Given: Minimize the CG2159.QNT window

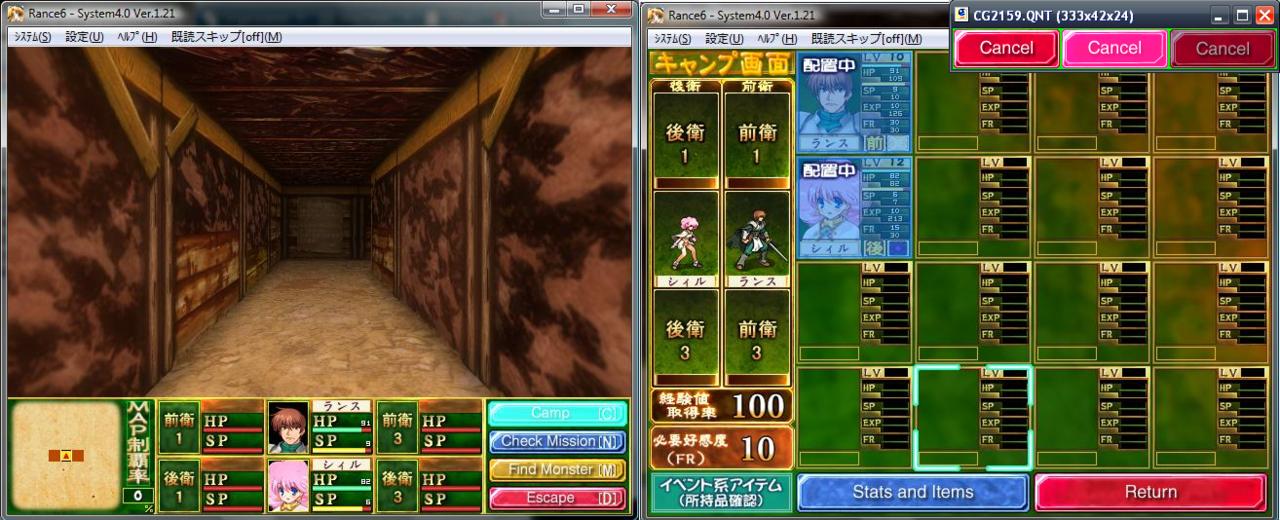Looking at the screenshot, I should point(1219,16).
